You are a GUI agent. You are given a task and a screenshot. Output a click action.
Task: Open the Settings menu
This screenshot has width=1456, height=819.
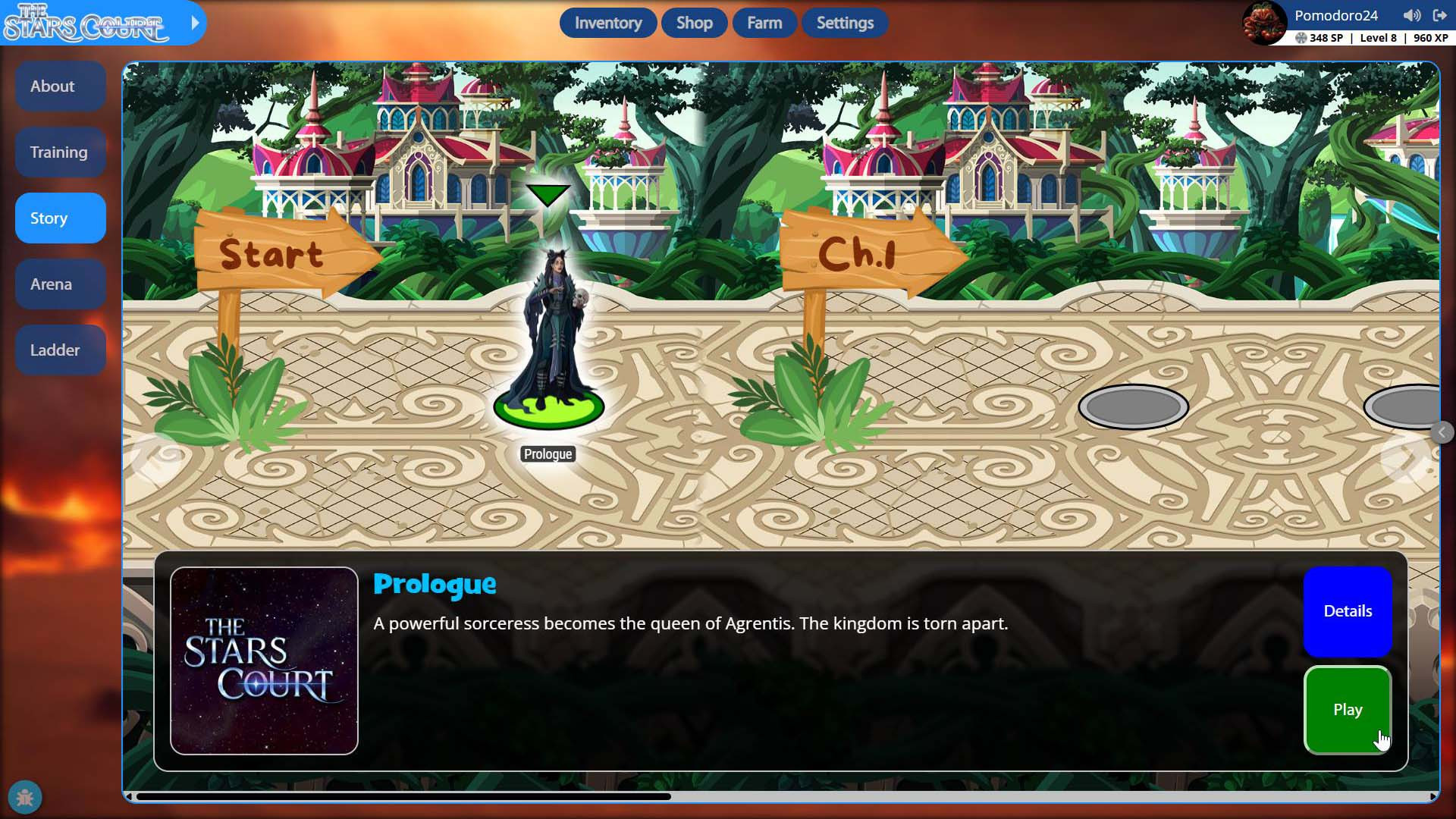click(x=845, y=23)
